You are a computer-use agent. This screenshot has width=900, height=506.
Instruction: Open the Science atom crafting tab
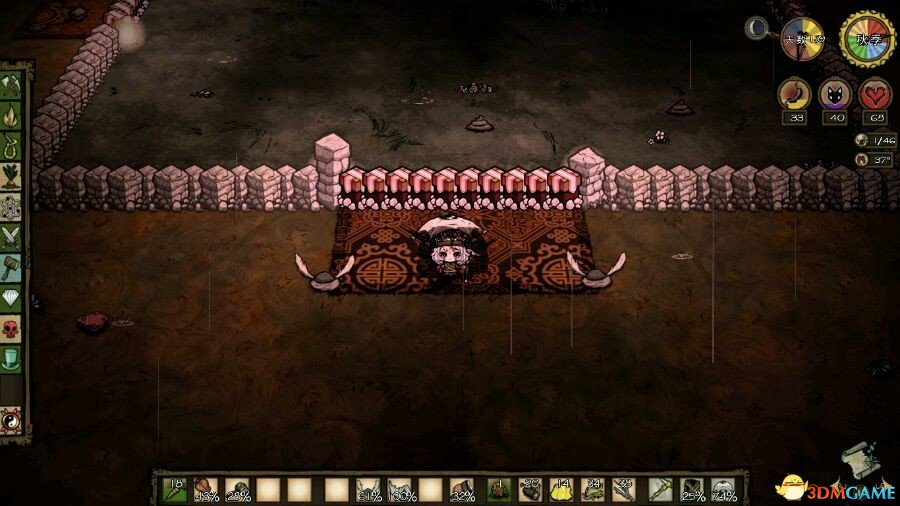click(x=13, y=208)
